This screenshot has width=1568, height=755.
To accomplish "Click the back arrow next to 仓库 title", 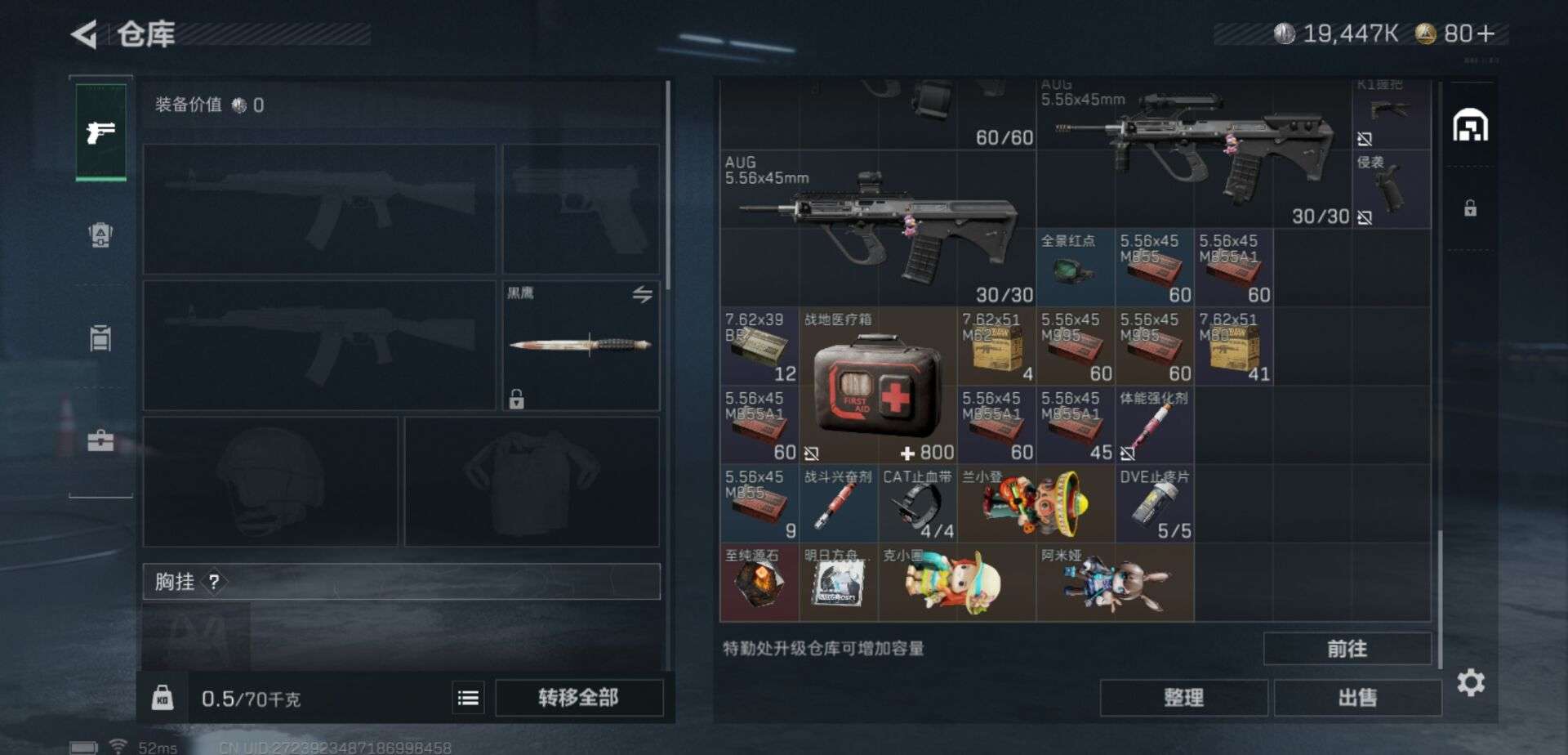I will (82, 34).
